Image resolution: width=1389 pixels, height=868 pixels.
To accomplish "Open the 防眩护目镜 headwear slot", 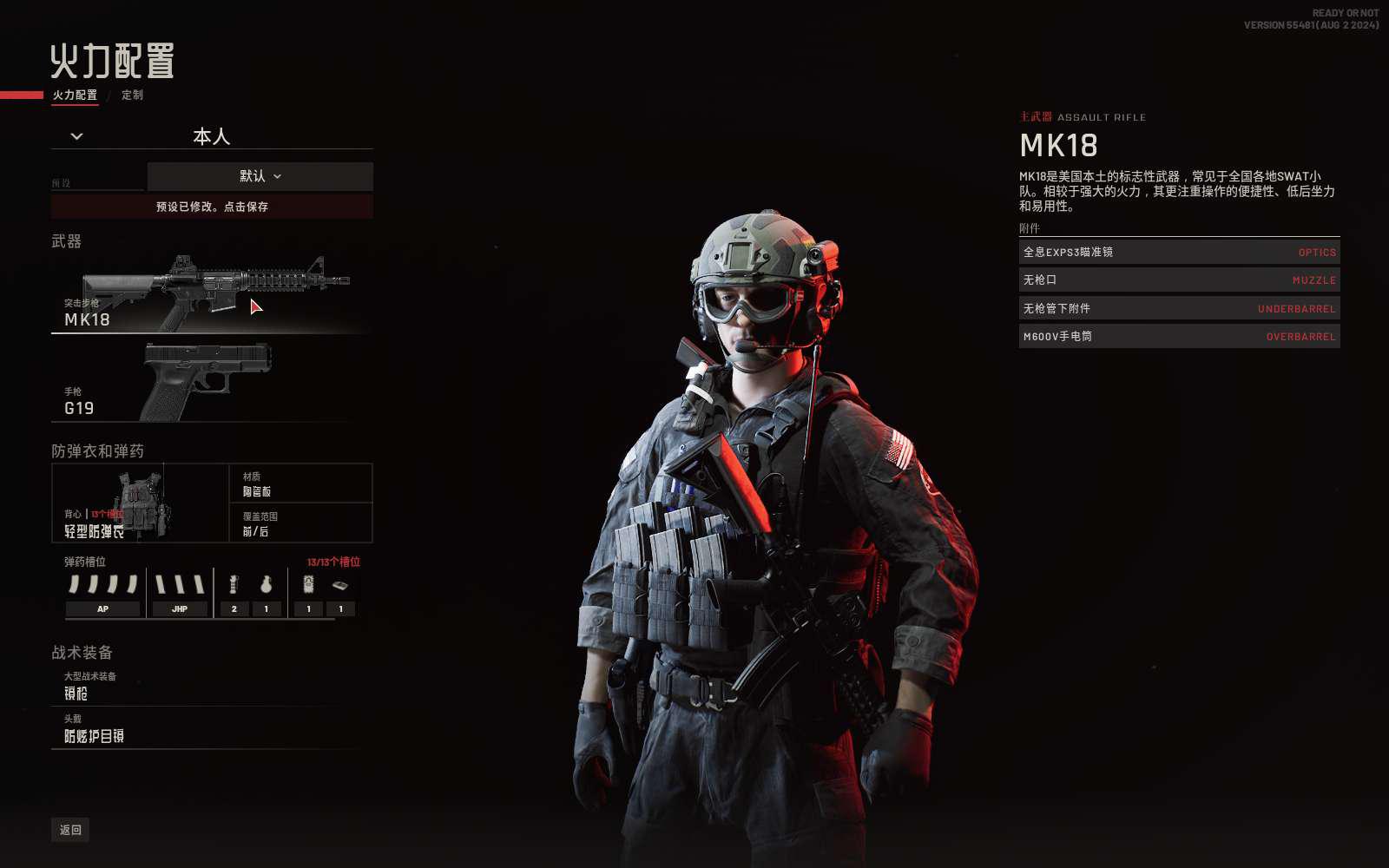I will [x=210, y=729].
